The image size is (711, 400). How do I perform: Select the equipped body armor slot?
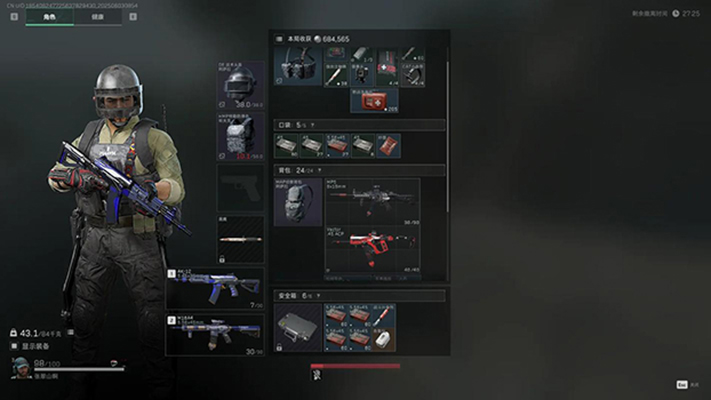241,136
